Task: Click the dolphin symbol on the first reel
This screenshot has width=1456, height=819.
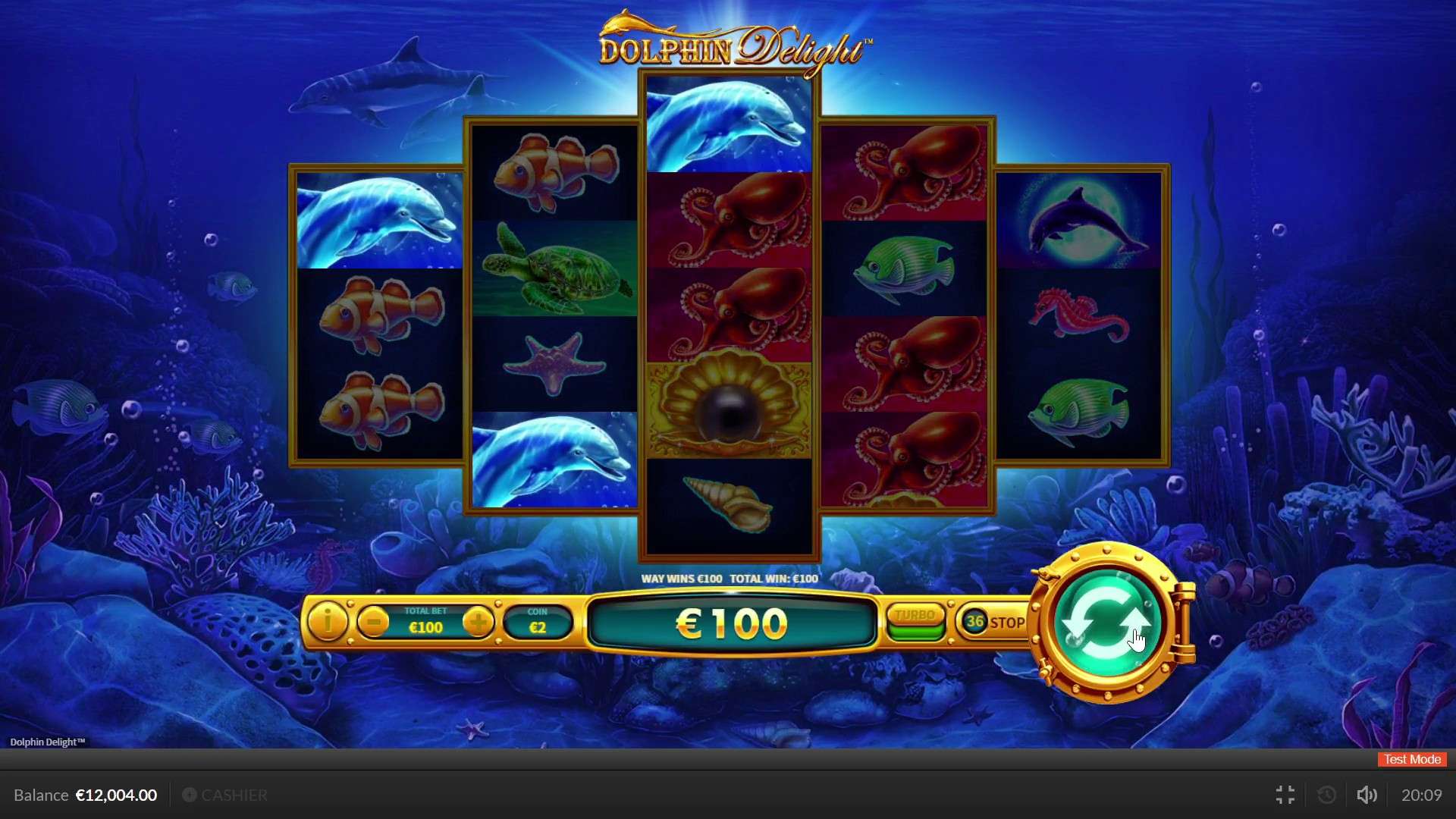Action: tap(378, 220)
